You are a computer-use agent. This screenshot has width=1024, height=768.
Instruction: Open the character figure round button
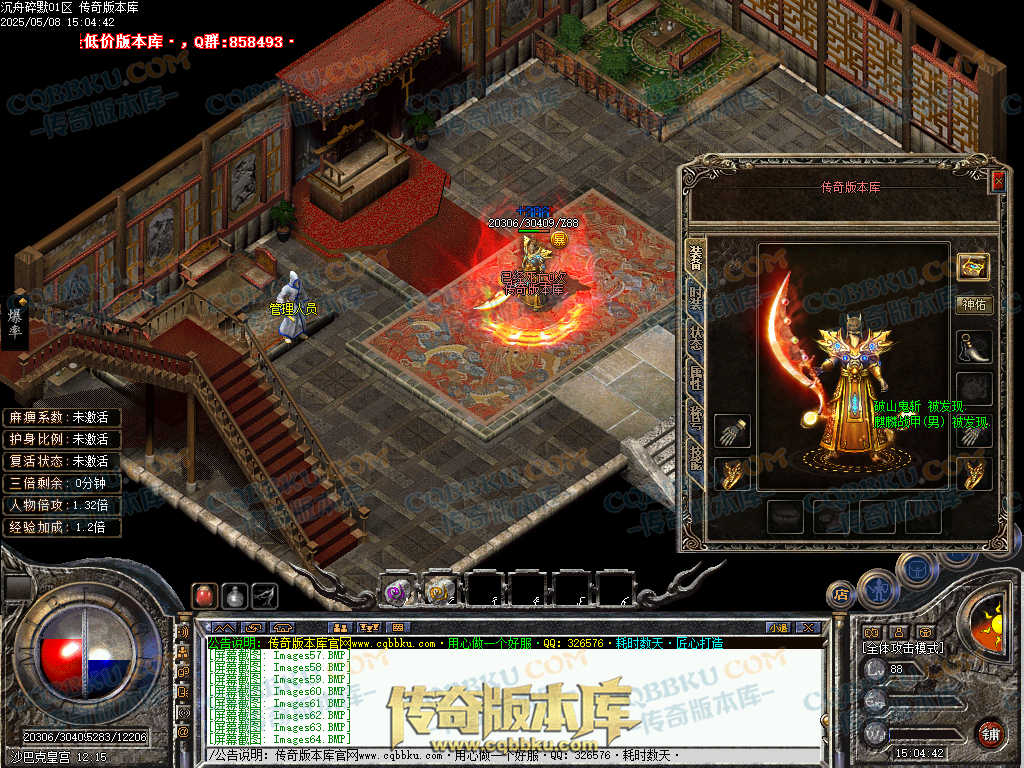pos(877,588)
